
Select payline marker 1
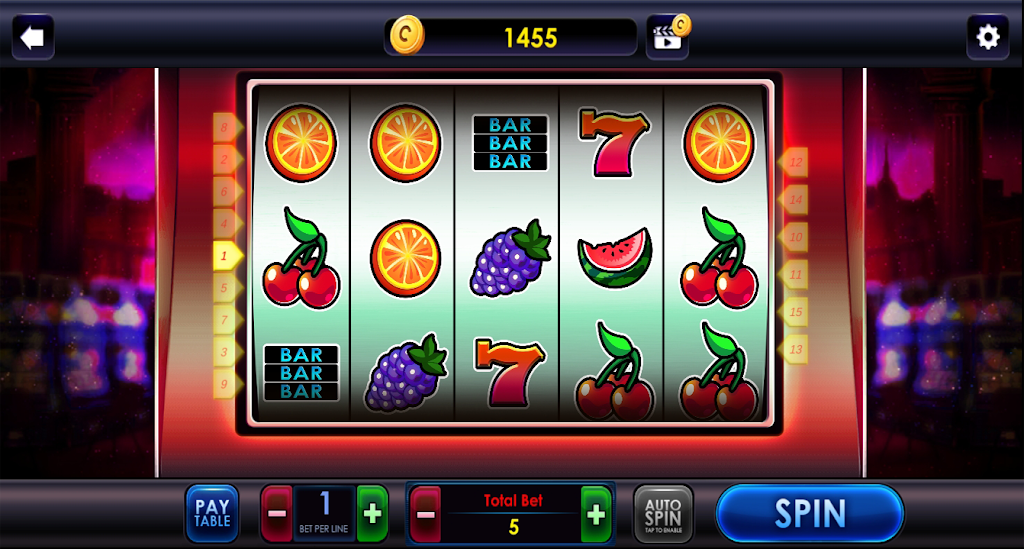coord(226,256)
